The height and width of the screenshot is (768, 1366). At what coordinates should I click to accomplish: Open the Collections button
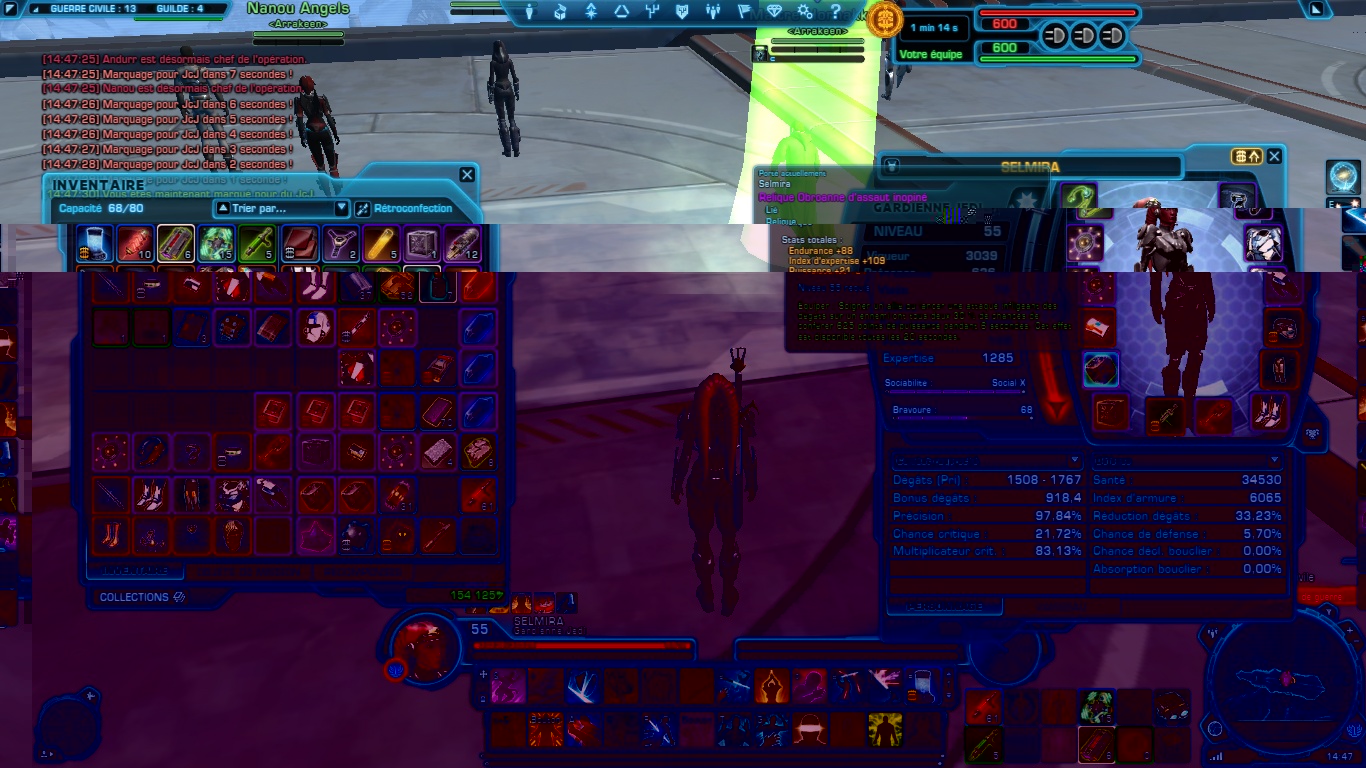(142, 597)
